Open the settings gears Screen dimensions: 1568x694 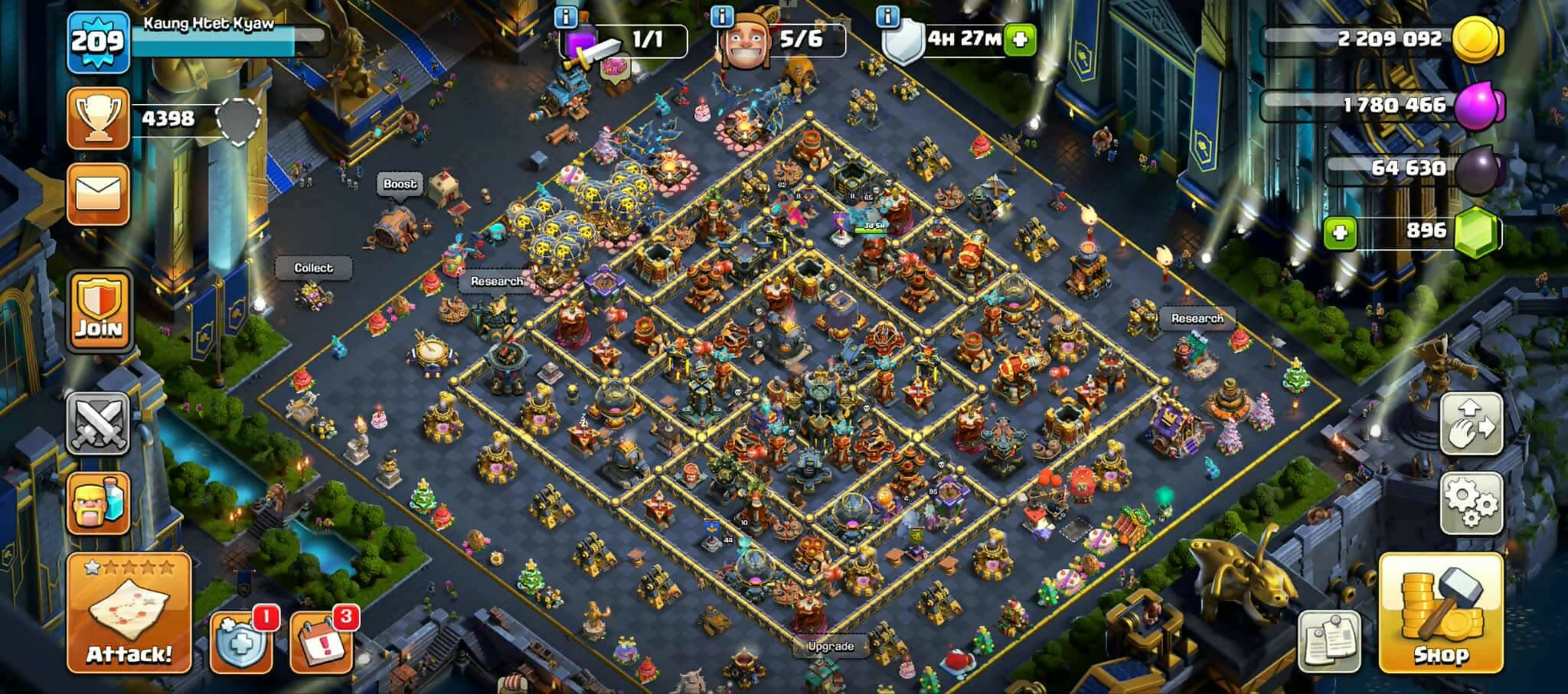tap(1471, 502)
